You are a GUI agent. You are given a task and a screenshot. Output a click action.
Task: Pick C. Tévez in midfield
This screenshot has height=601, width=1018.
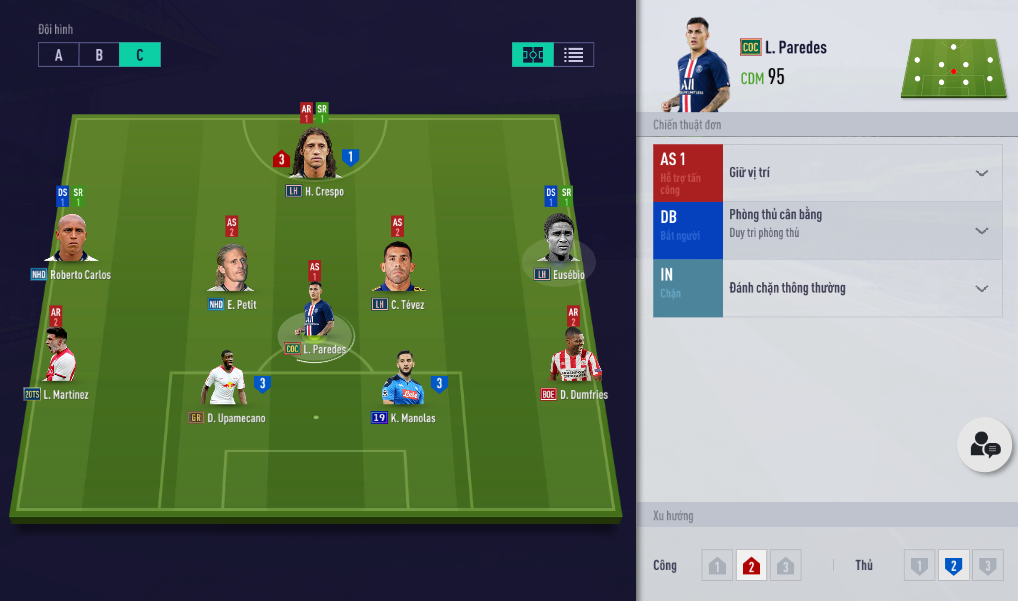(x=397, y=270)
